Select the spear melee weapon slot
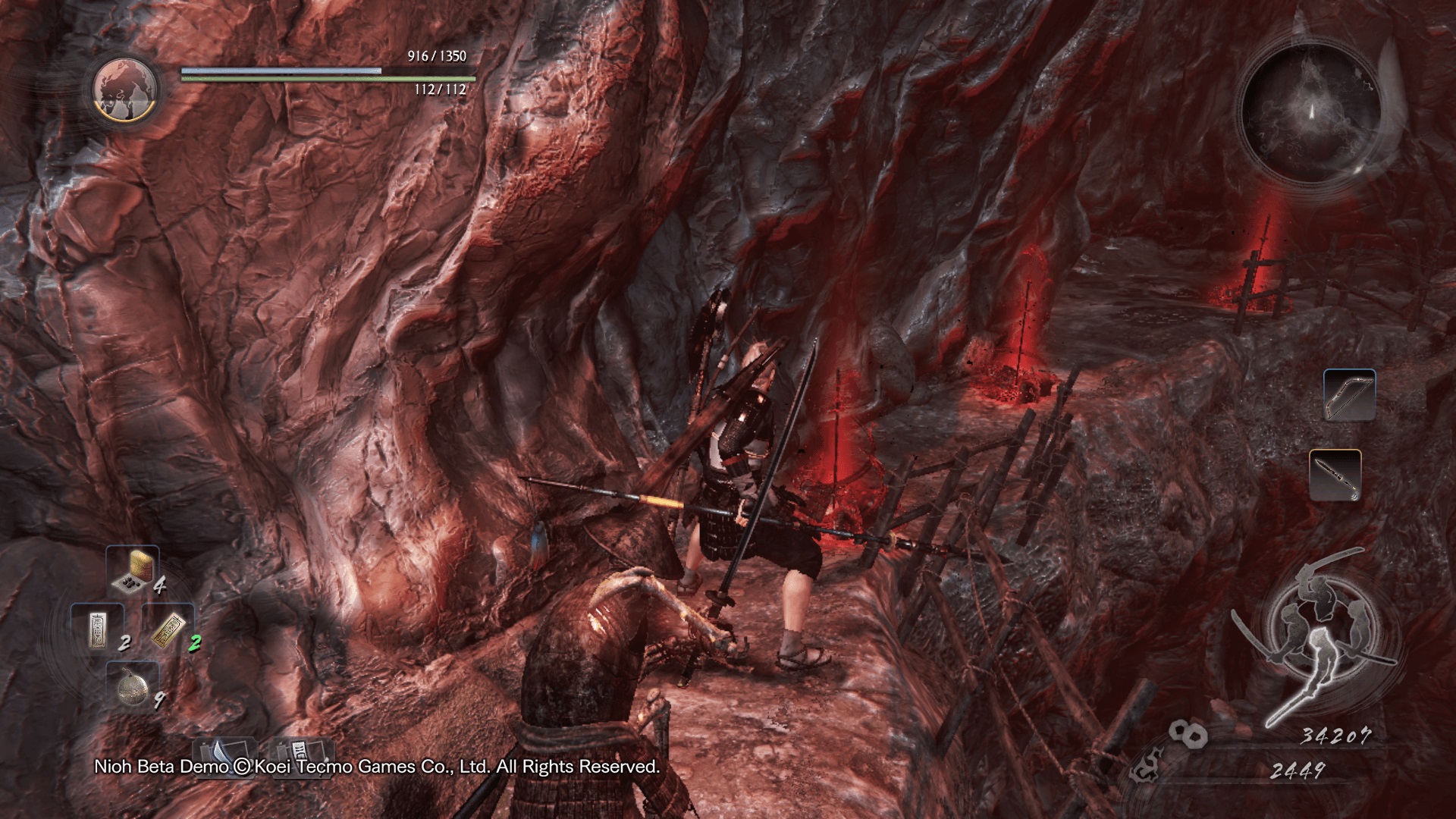 1335,475
